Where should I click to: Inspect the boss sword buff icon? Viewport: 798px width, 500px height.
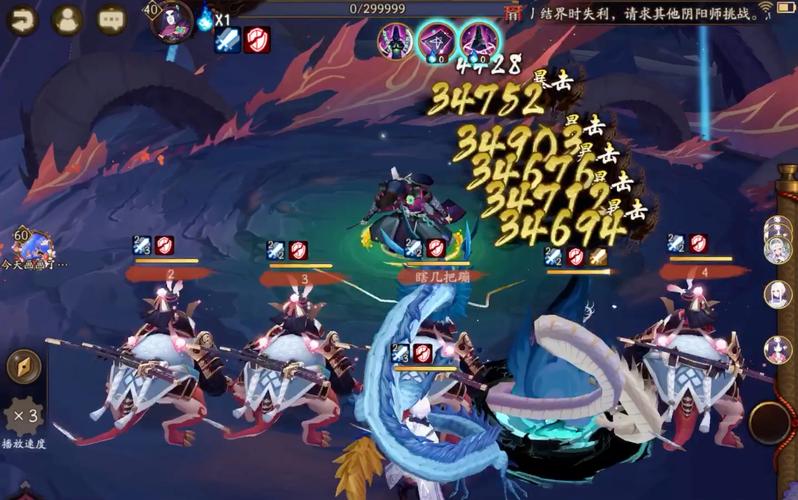click(x=227, y=41)
